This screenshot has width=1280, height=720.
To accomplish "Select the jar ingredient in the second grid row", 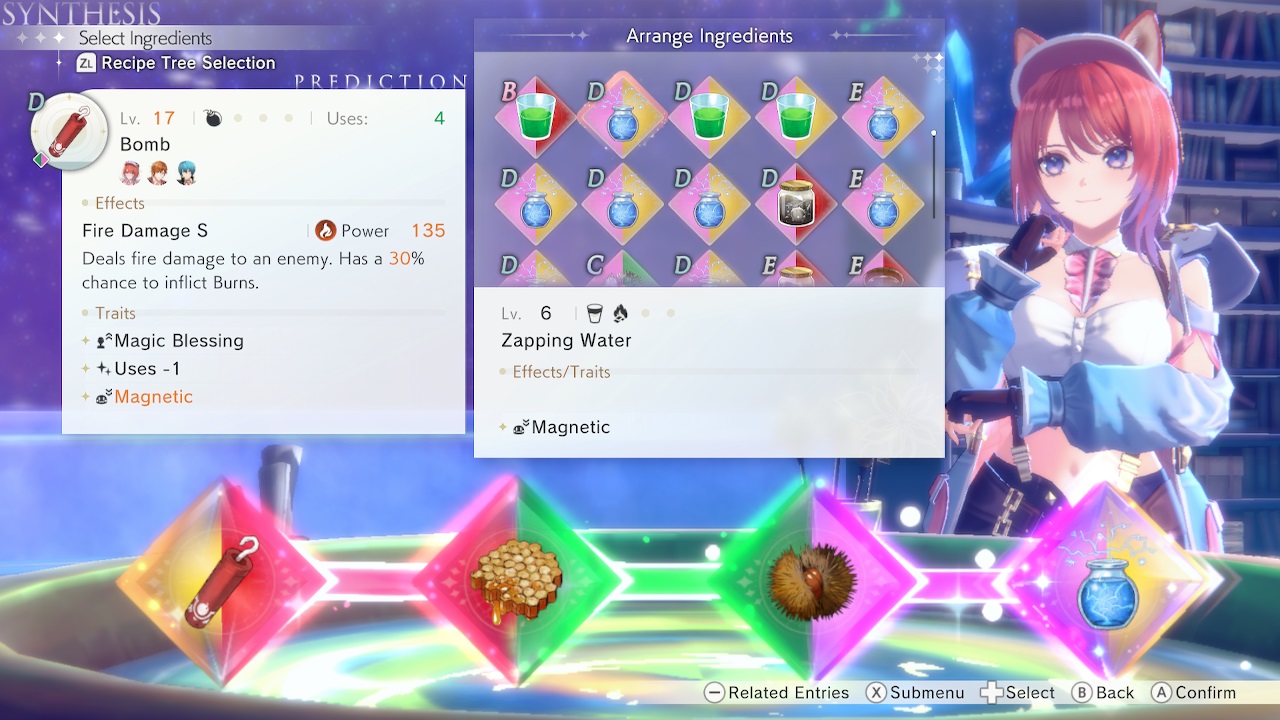I will click(797, 204).
